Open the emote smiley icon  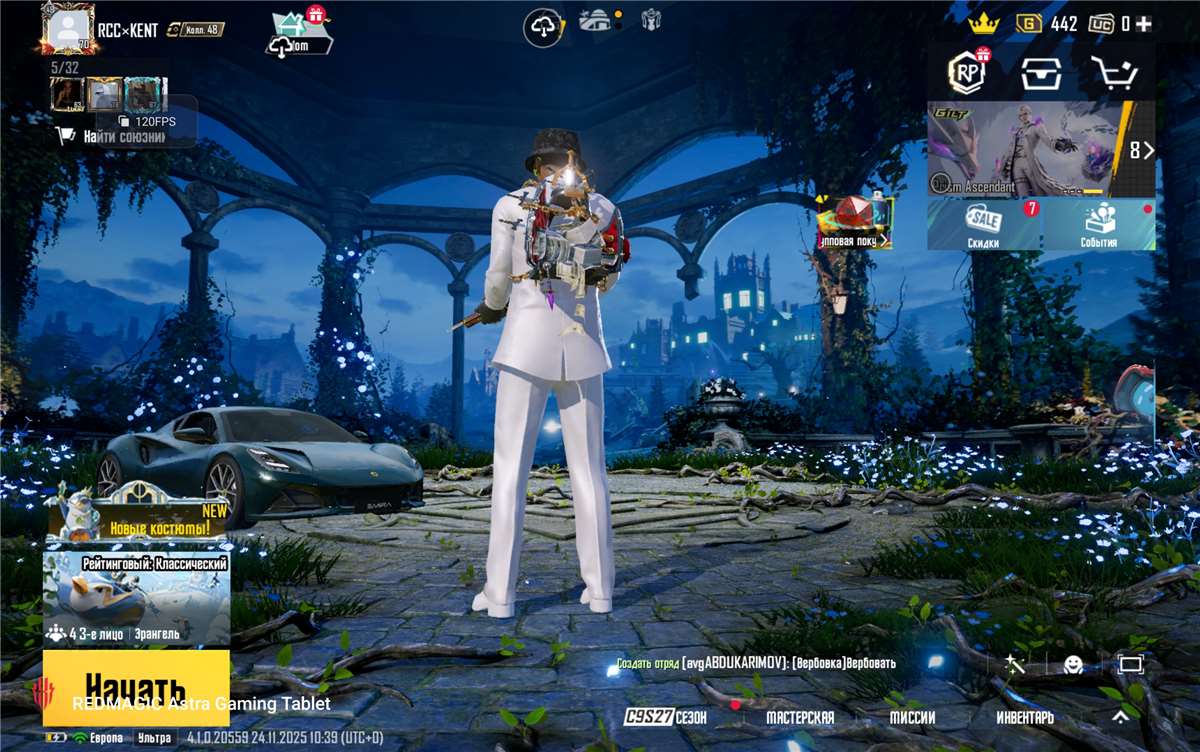(x=1073, y=664)
